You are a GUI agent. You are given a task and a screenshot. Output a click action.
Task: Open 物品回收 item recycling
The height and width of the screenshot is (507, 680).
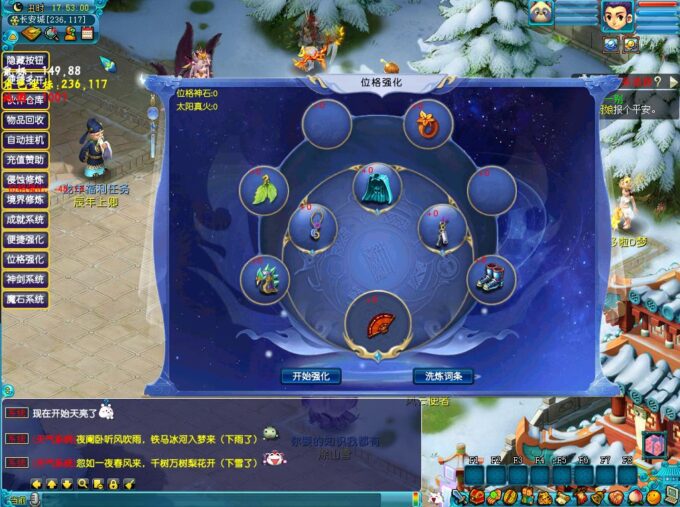[x=25, y=120]
